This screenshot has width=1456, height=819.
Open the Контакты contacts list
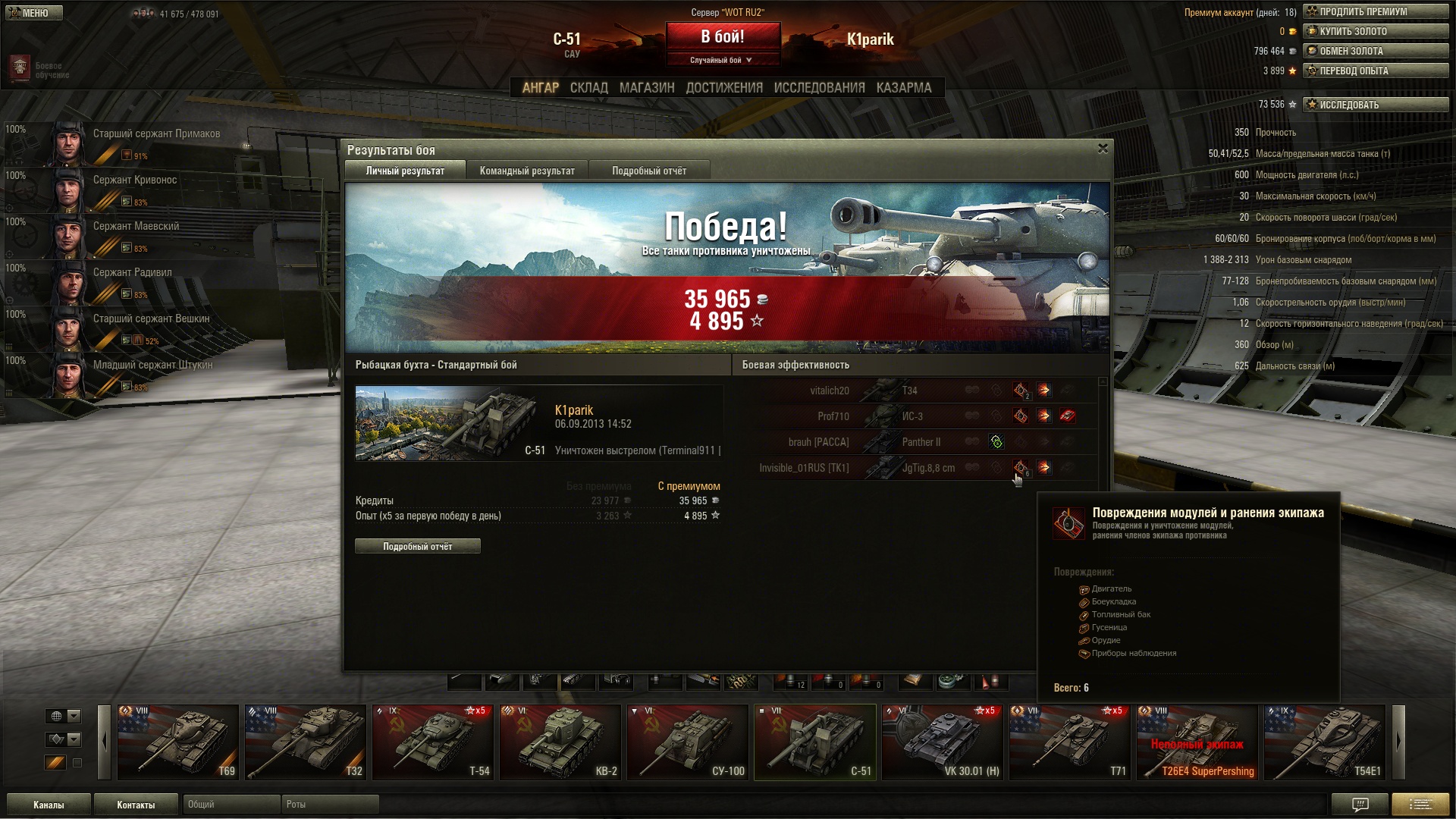point(136,805)
